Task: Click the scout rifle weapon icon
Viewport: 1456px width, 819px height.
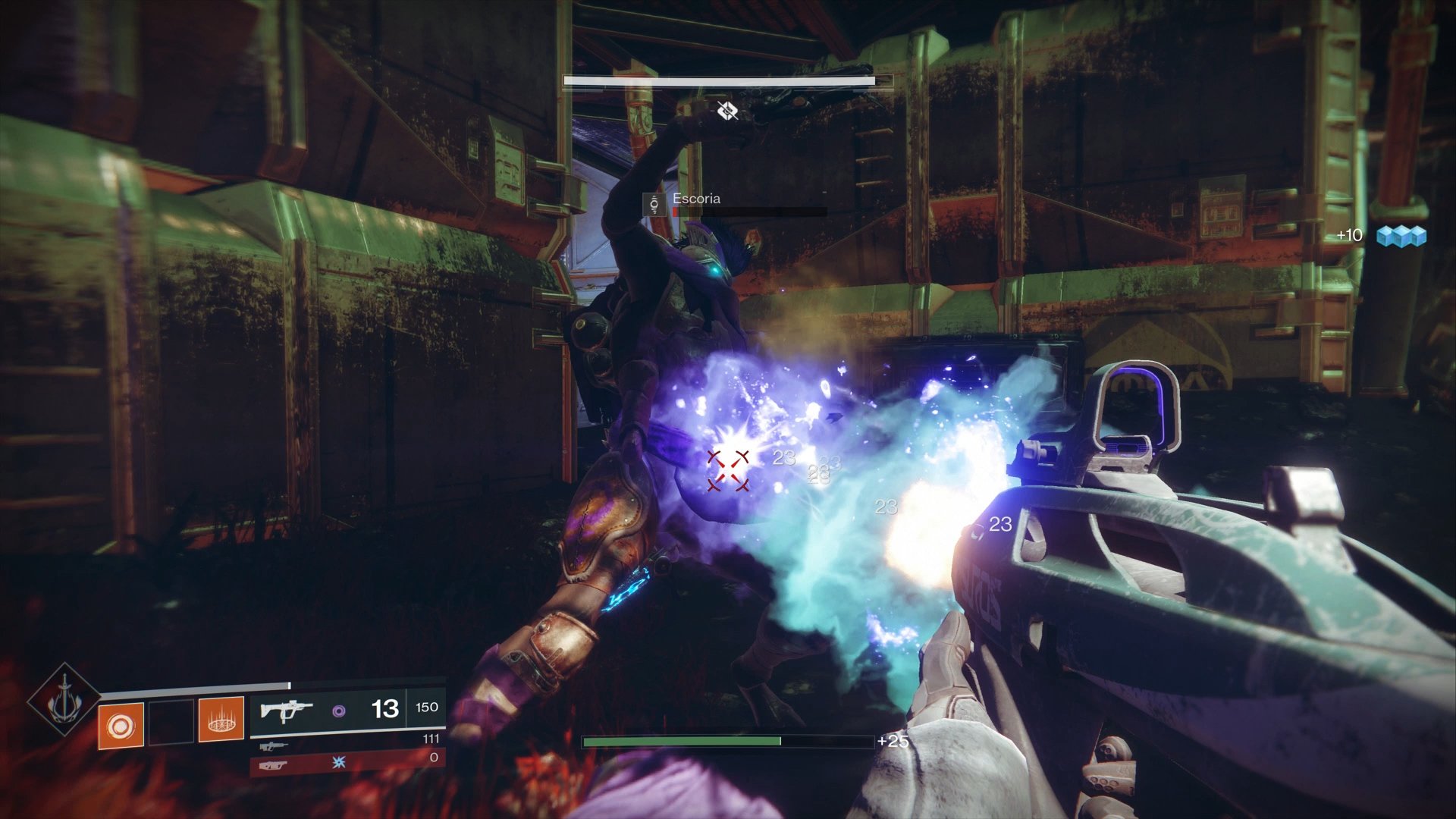Action: pyautogui.click(x=273, y=745)
